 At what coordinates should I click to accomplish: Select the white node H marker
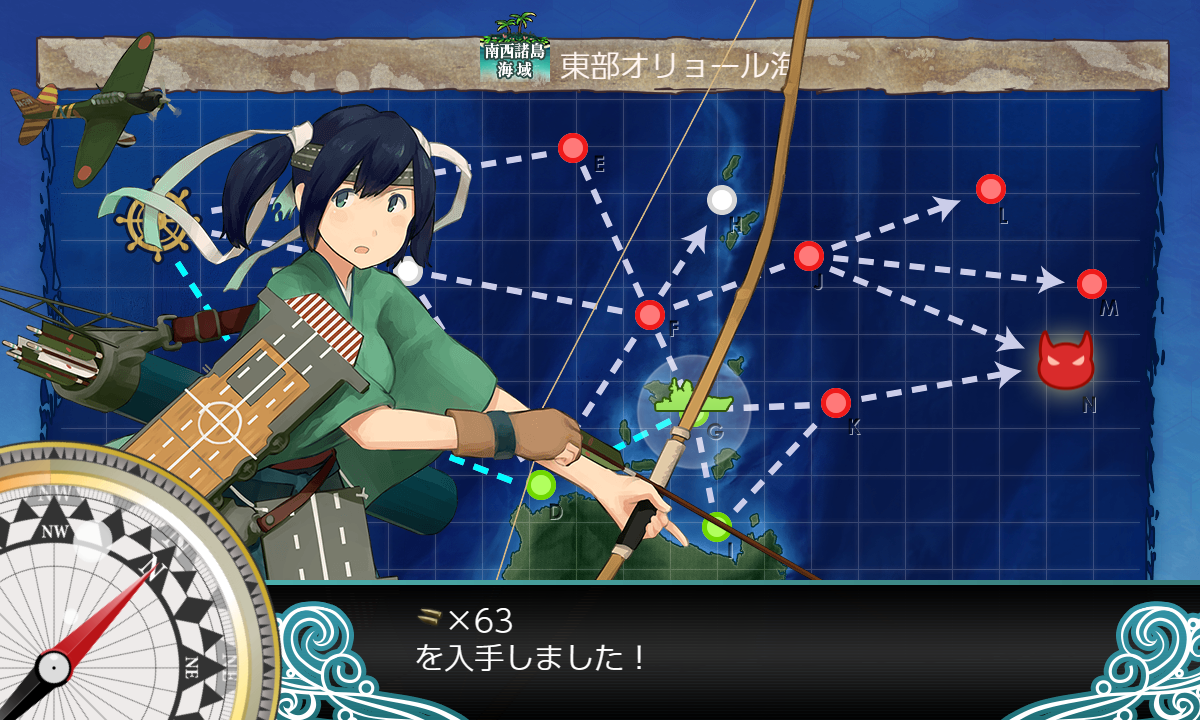[722, 200]
